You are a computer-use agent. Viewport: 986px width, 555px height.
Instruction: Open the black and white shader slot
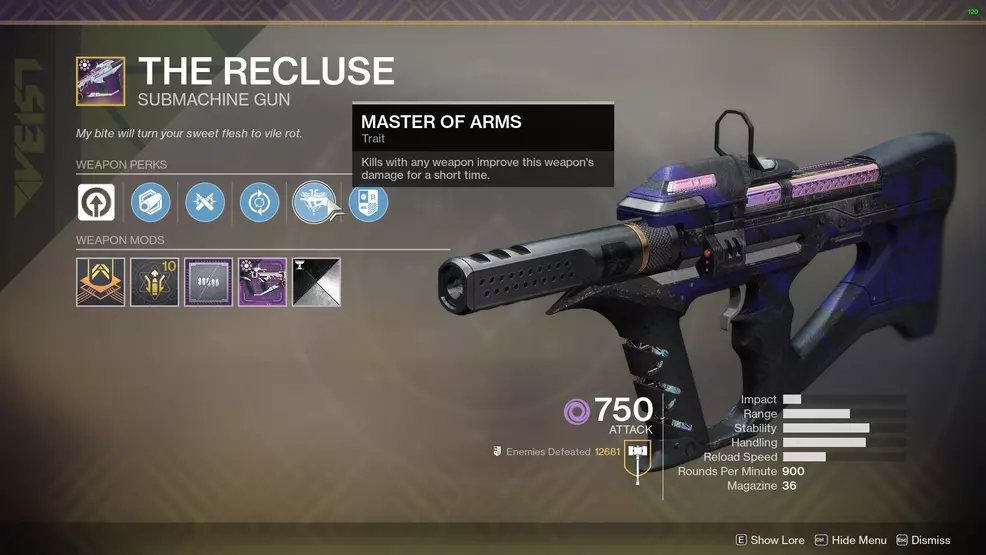(316, 282)
